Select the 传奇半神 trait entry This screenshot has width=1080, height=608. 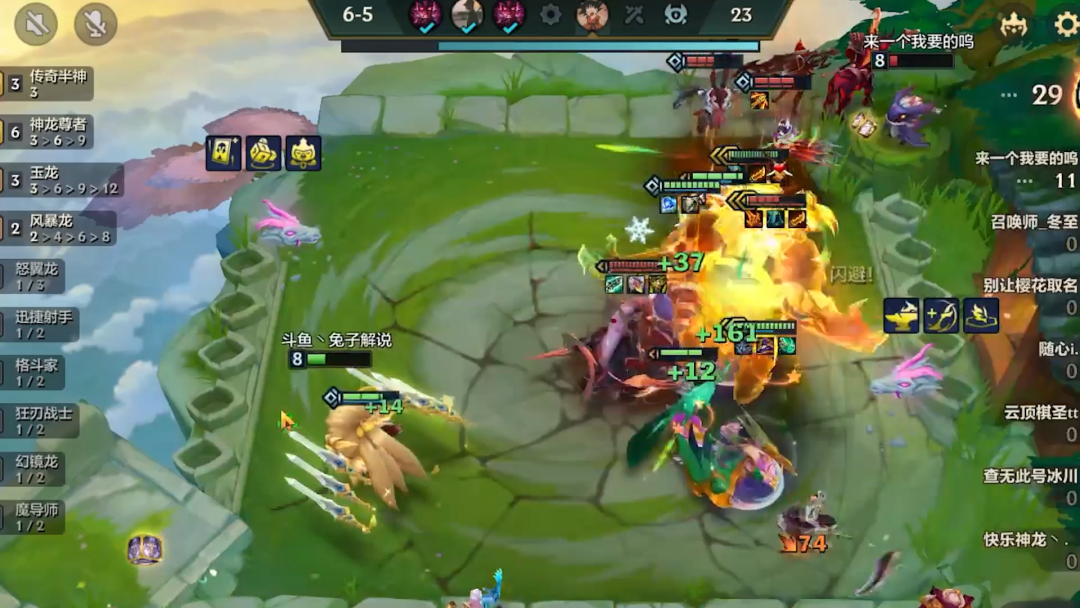(48, 84)
